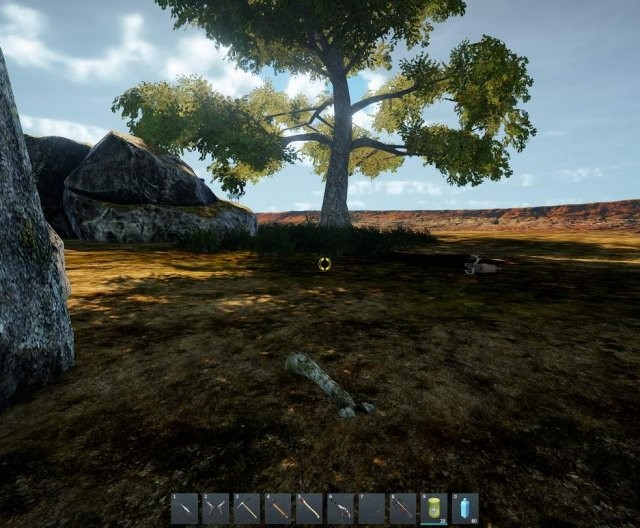This screenshot has height=528, width=640.
Task: Select the firearm in hotbar slot 6
Action: point(340,508)
